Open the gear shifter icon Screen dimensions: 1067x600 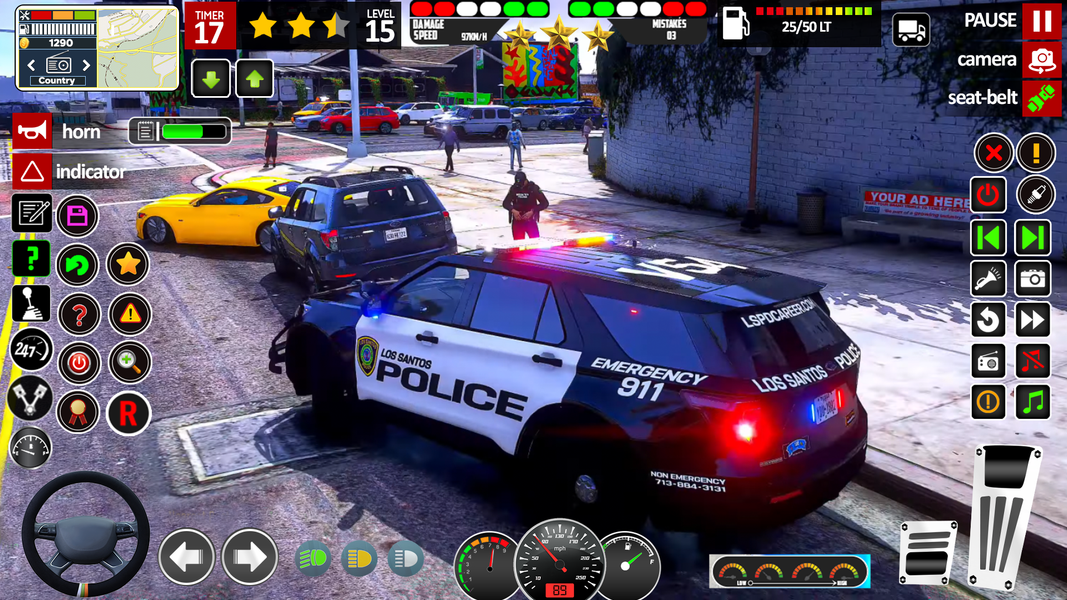pos(31,303)
